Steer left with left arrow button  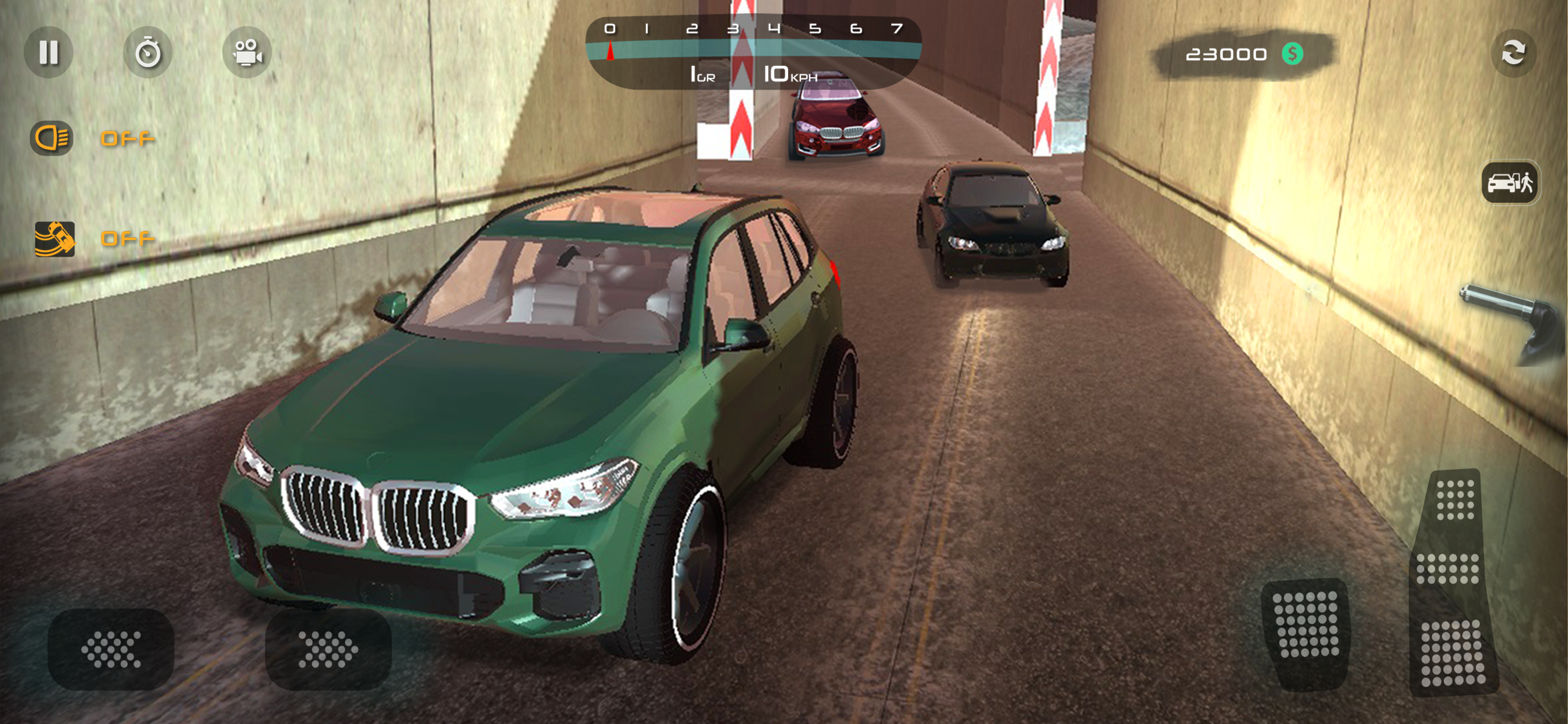(x=111, y=649)
